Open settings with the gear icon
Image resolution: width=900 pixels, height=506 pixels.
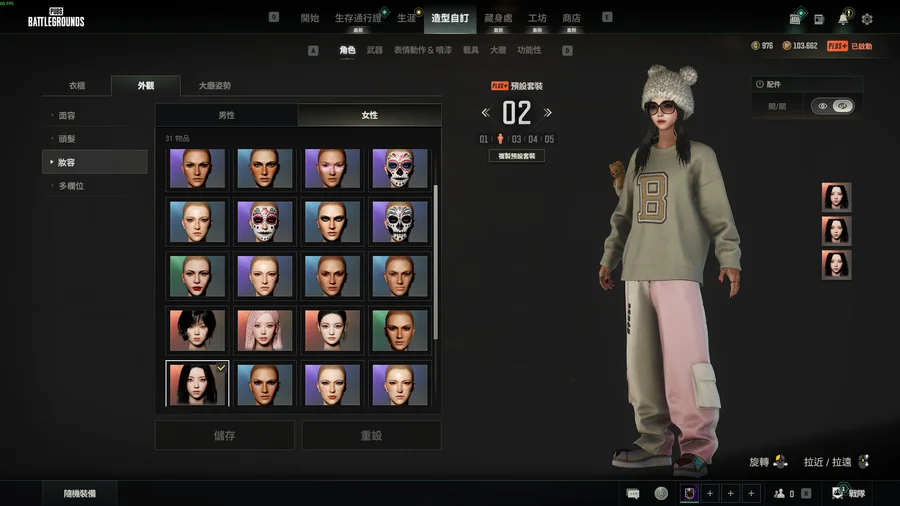(x=867, y=19)
